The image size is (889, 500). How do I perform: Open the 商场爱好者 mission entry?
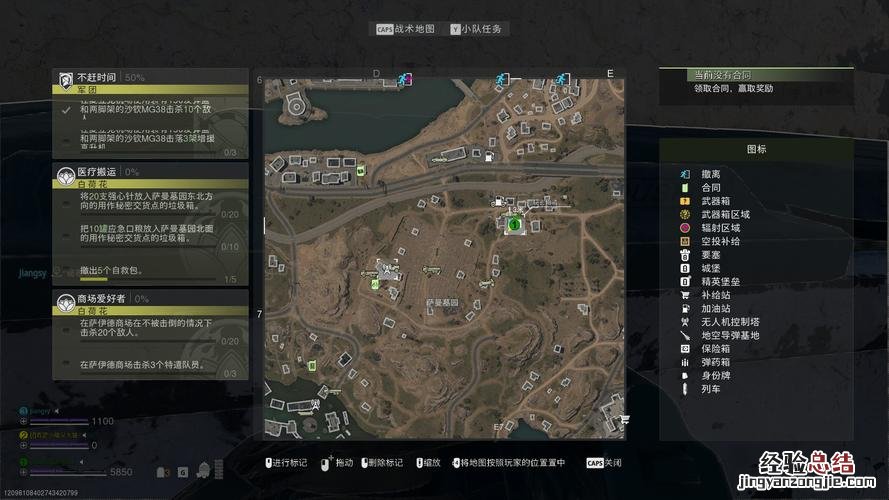150,298
